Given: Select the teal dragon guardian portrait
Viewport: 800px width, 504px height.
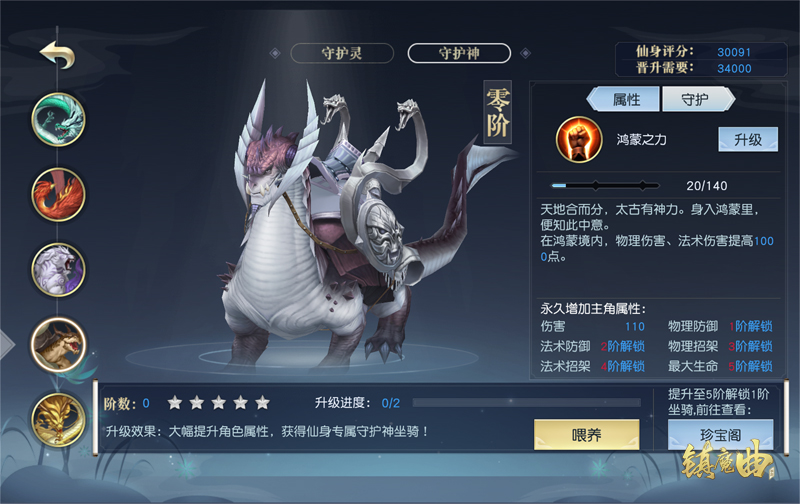Looking at the screenshot, I should [58, 118].
